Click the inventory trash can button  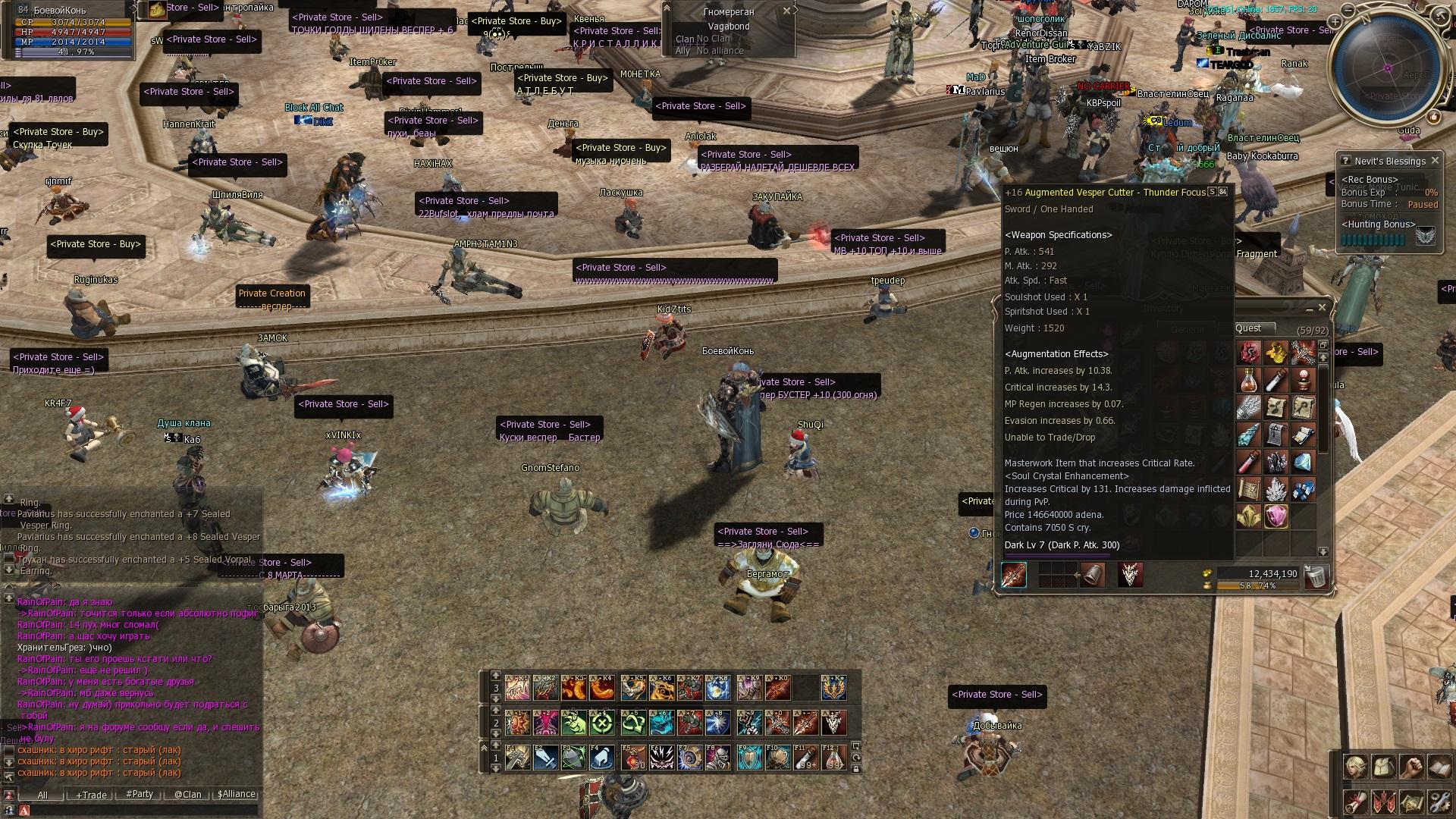[x=1317, y=577]
